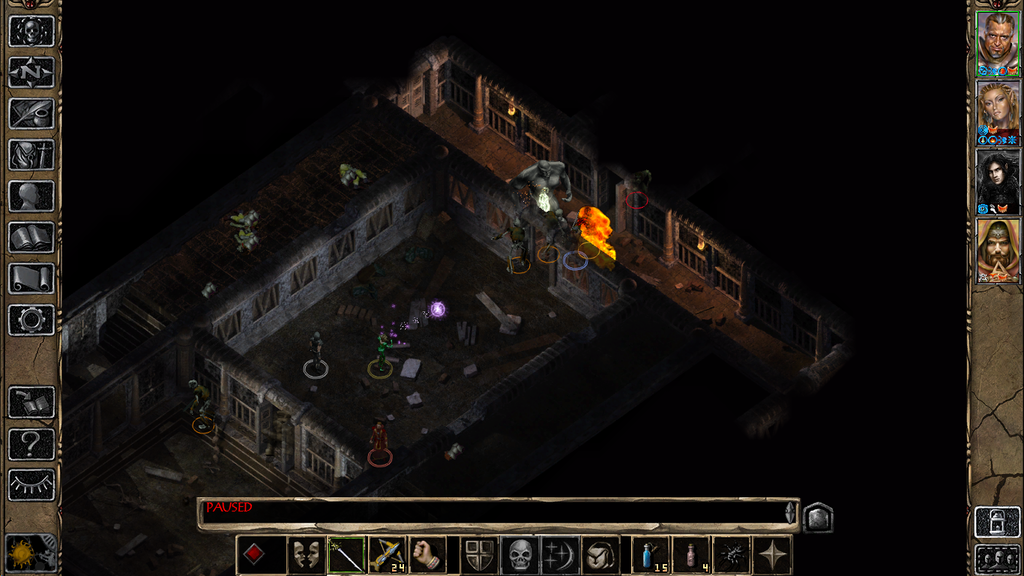The width and height of the screenshot is (1024, 576).
Task: Equip the crossbow weapon slot
Action: point(387,555)
